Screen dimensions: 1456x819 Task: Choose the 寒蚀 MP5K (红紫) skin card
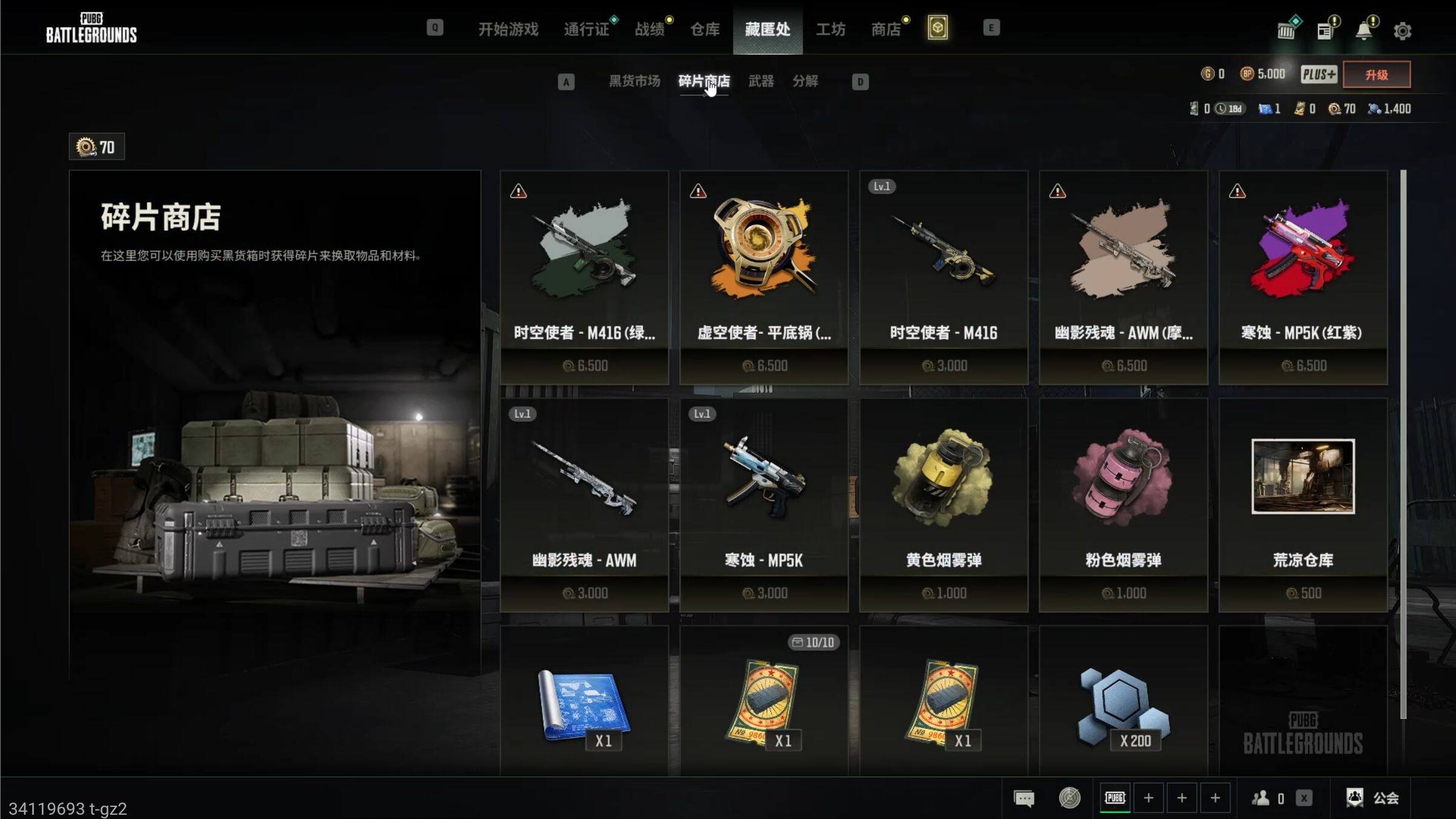pos(1303,277)
